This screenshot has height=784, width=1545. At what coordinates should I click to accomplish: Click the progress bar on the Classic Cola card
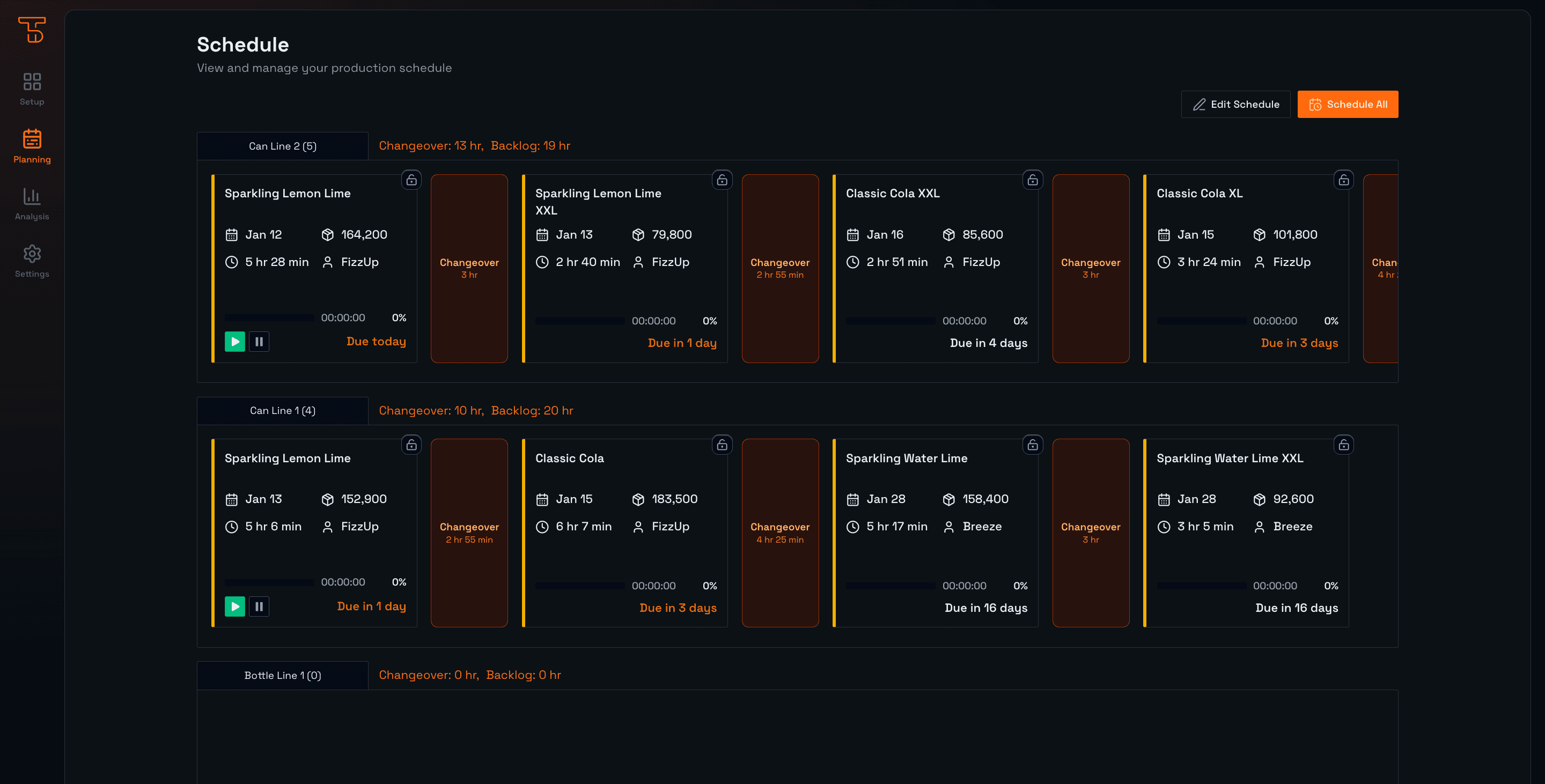coord(579,586)
